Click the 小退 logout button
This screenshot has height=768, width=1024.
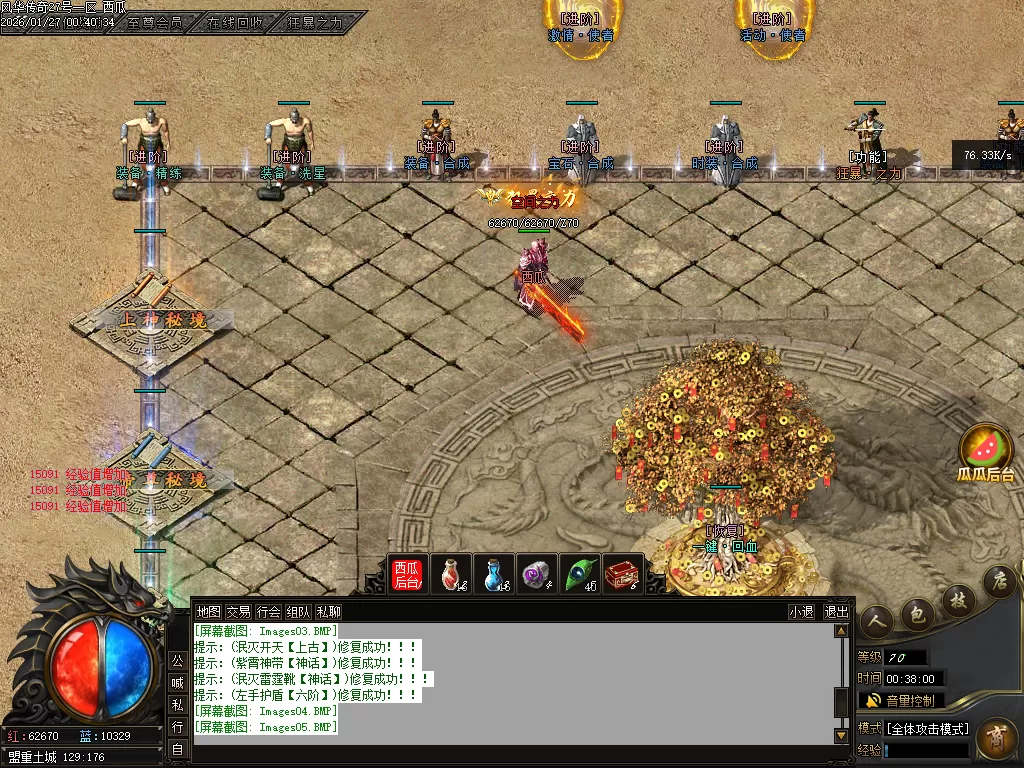pyautogui.click(x=801, y=612)
